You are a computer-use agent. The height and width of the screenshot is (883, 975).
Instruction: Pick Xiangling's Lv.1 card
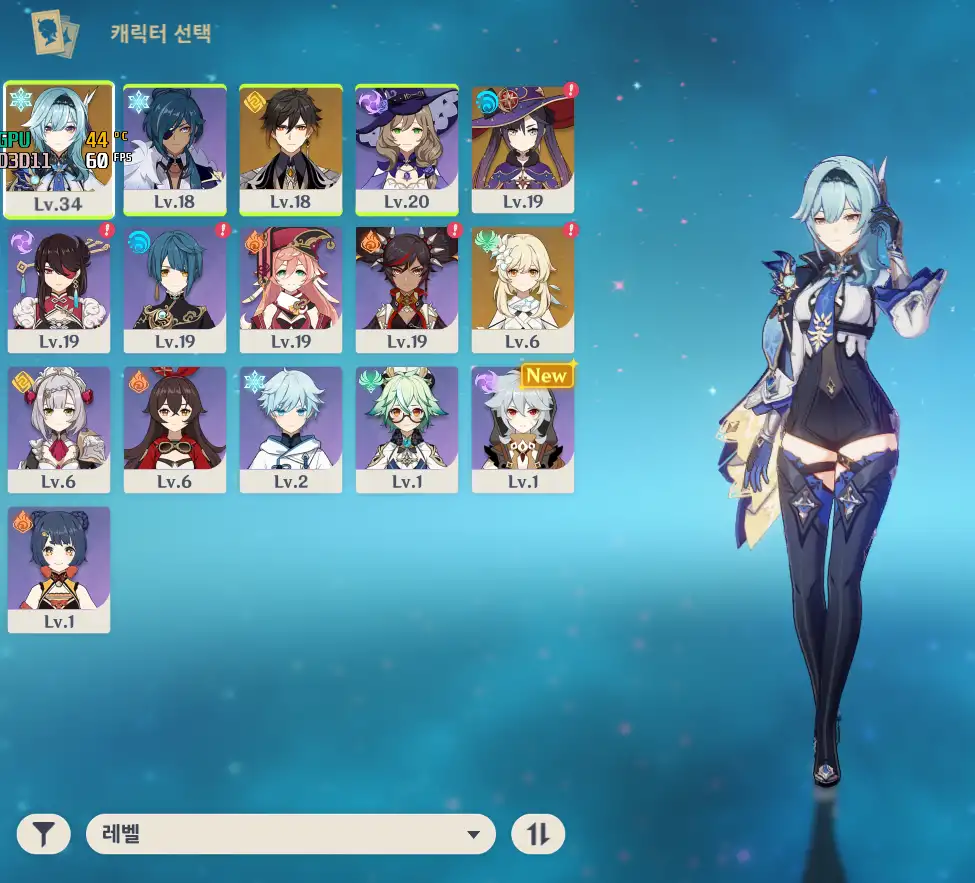pyautogui.click(x=59, y=568)
